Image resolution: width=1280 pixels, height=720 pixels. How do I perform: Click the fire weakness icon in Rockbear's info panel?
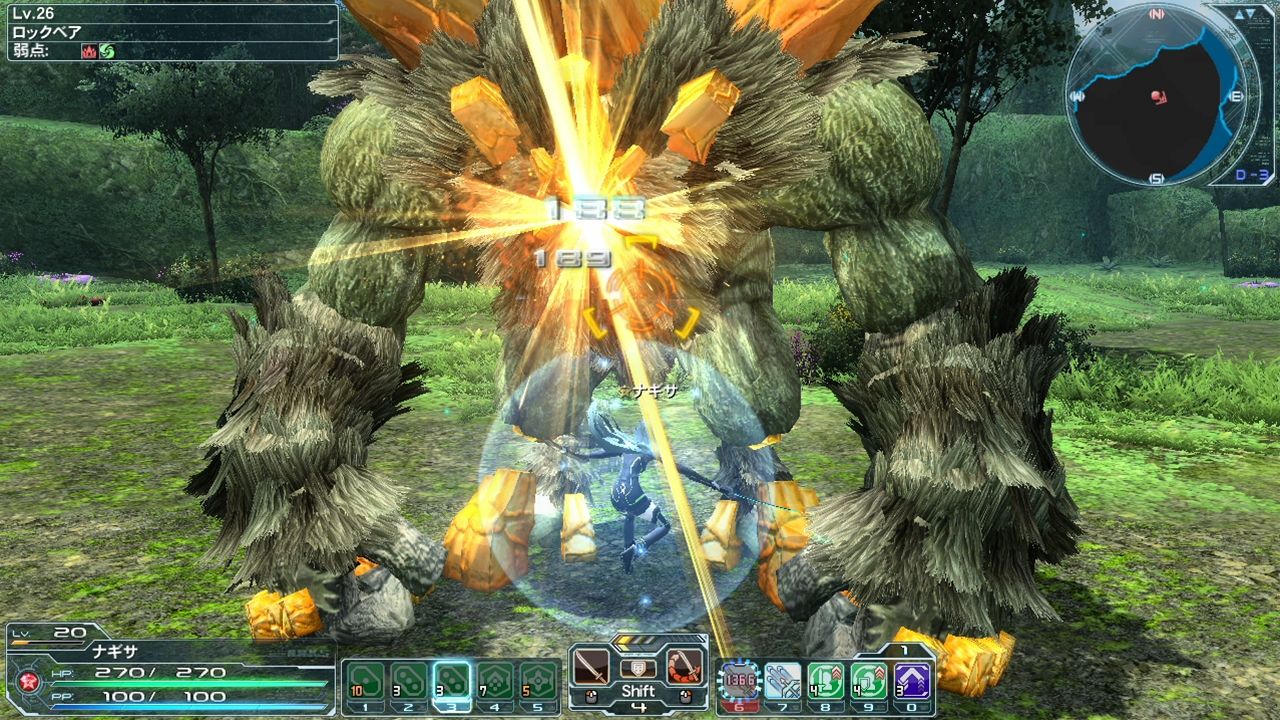89,51
